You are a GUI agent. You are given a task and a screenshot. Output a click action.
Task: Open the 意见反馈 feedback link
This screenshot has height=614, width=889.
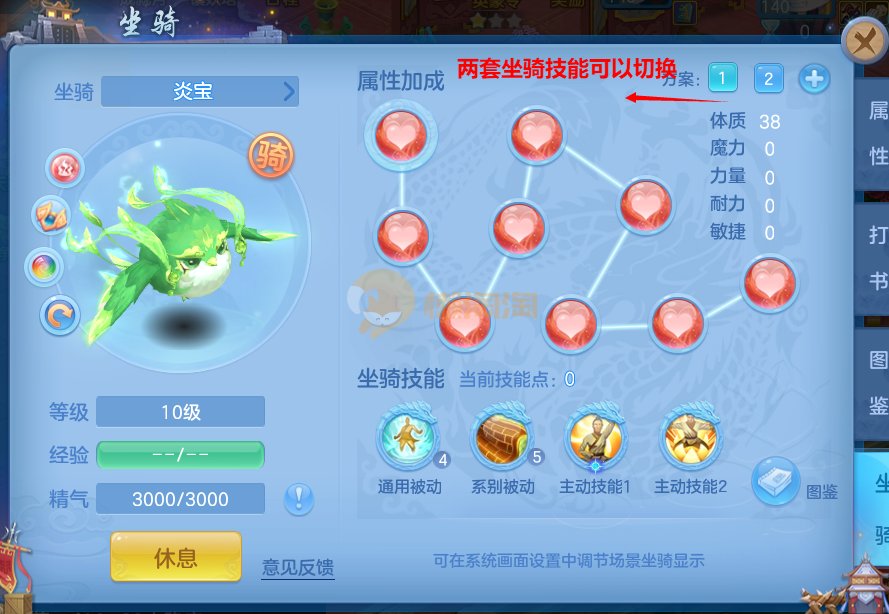coord(297,567)
